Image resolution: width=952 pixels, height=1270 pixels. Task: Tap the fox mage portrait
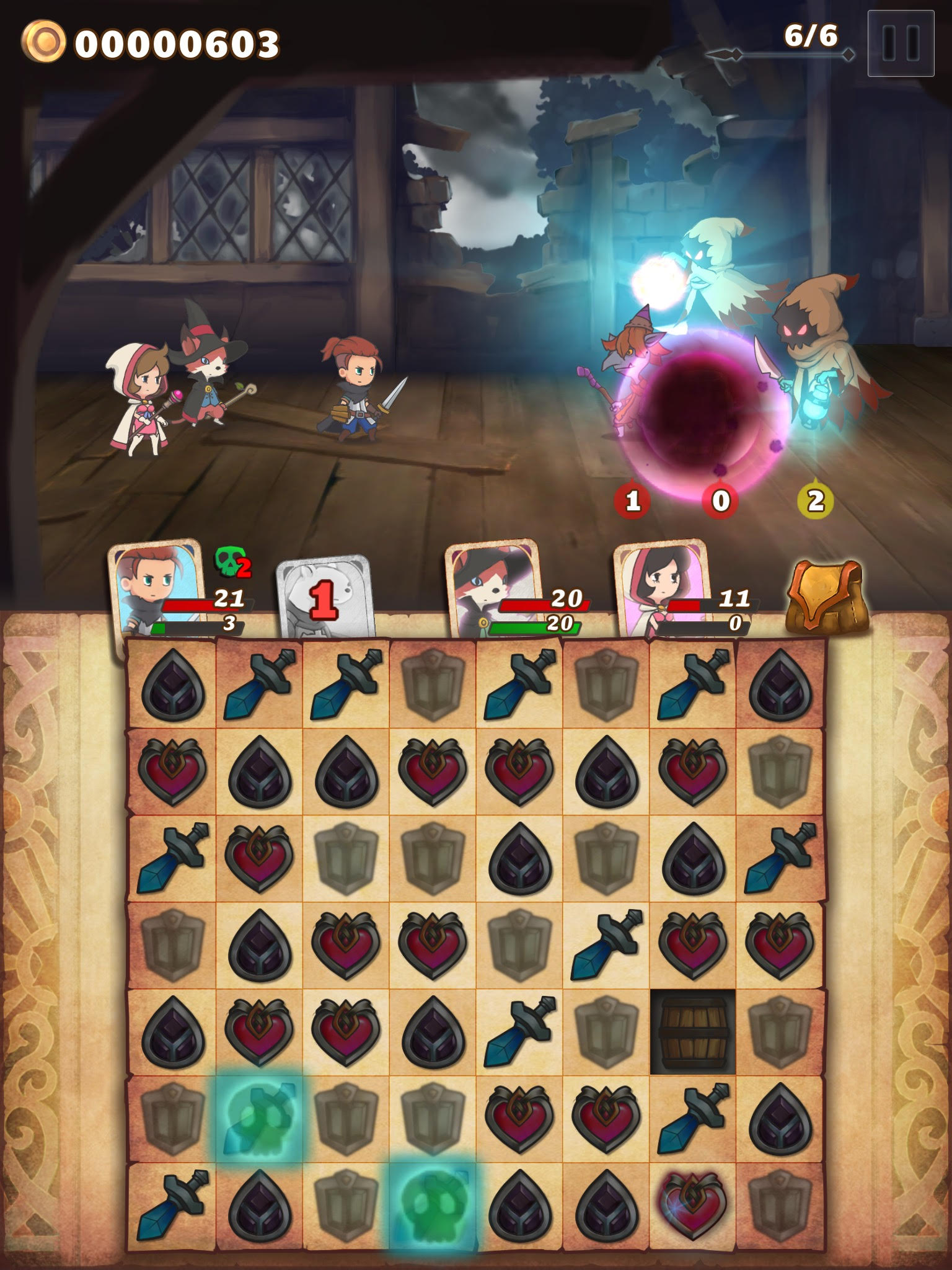pos(490,589)
